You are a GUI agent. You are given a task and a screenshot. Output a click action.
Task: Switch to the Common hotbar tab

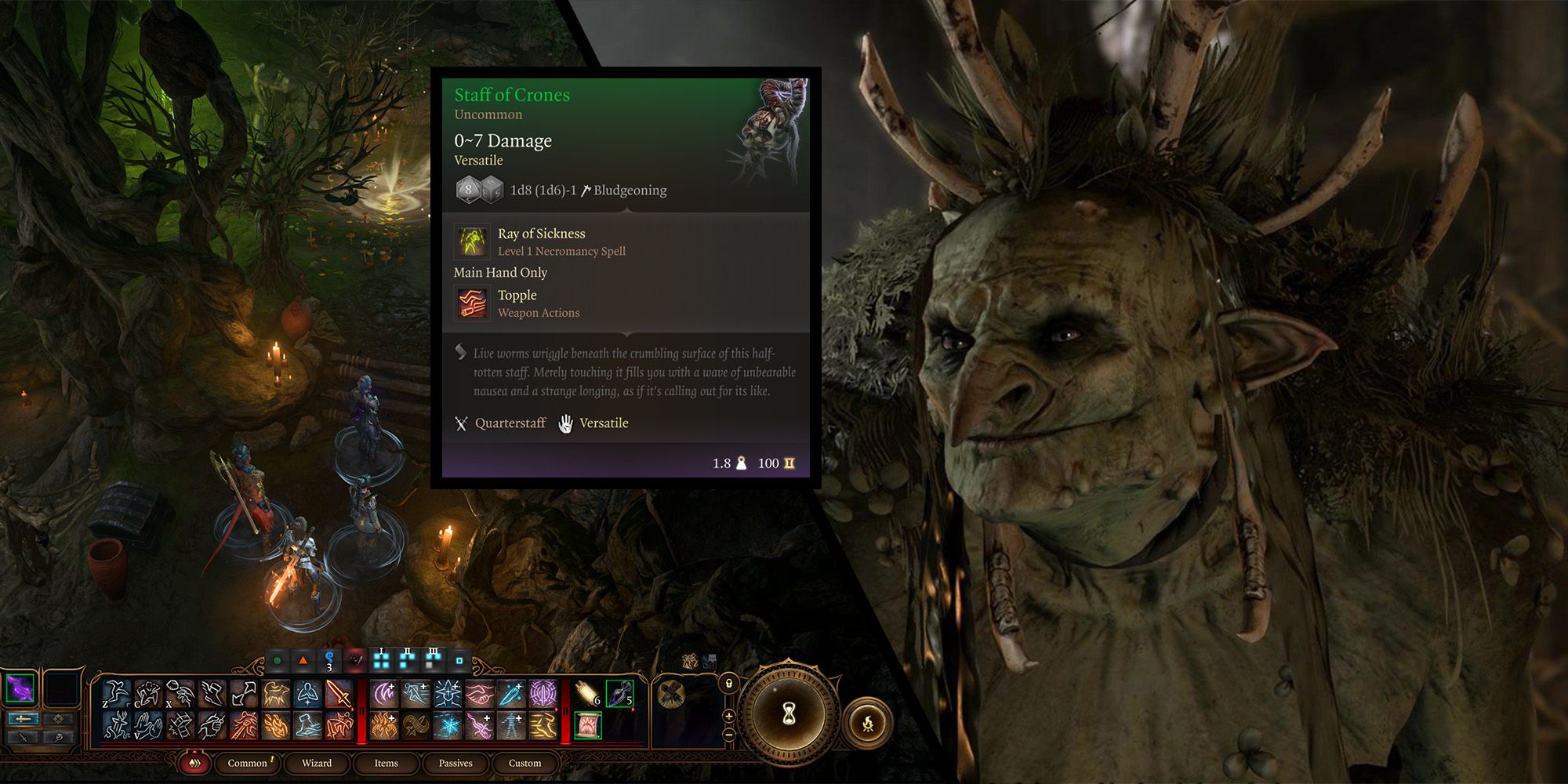tap(248, 763)
